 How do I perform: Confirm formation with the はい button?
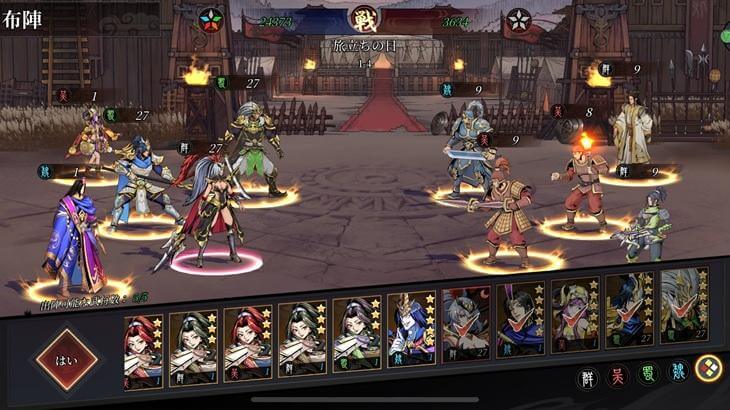(67, 360)
